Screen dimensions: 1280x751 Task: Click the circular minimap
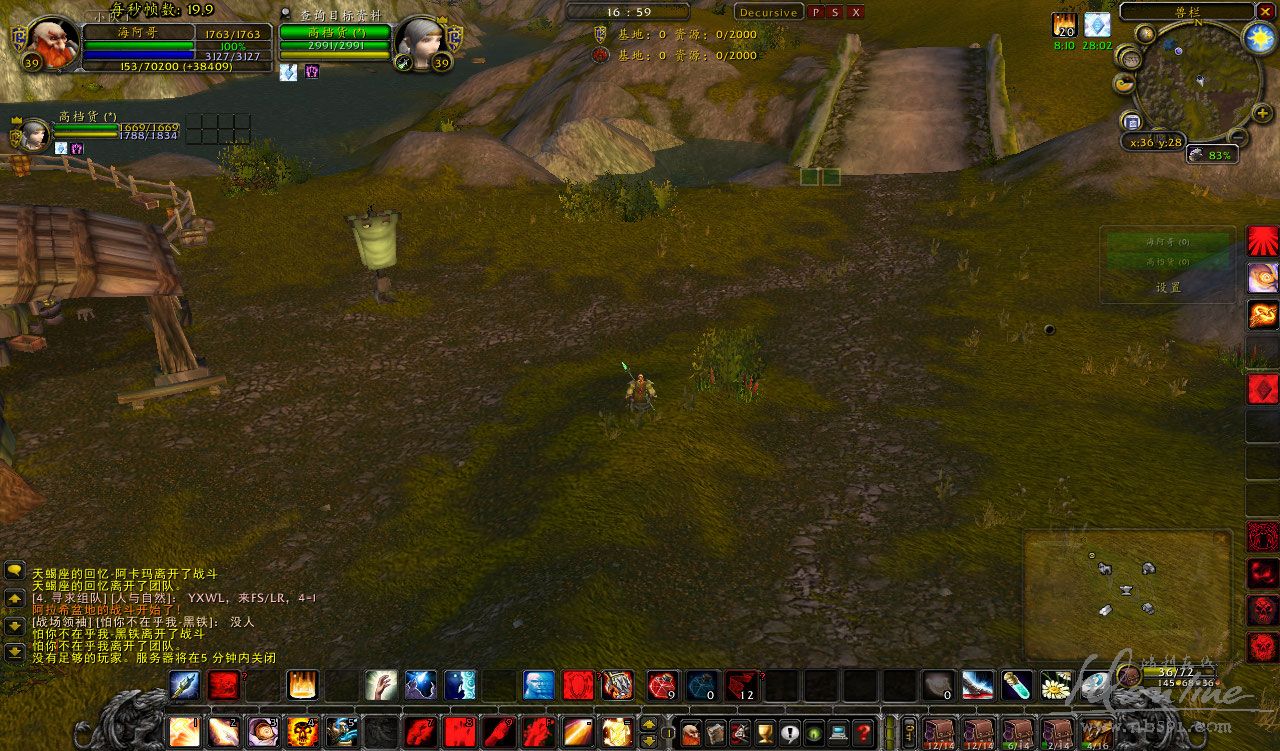(1189, 86)
